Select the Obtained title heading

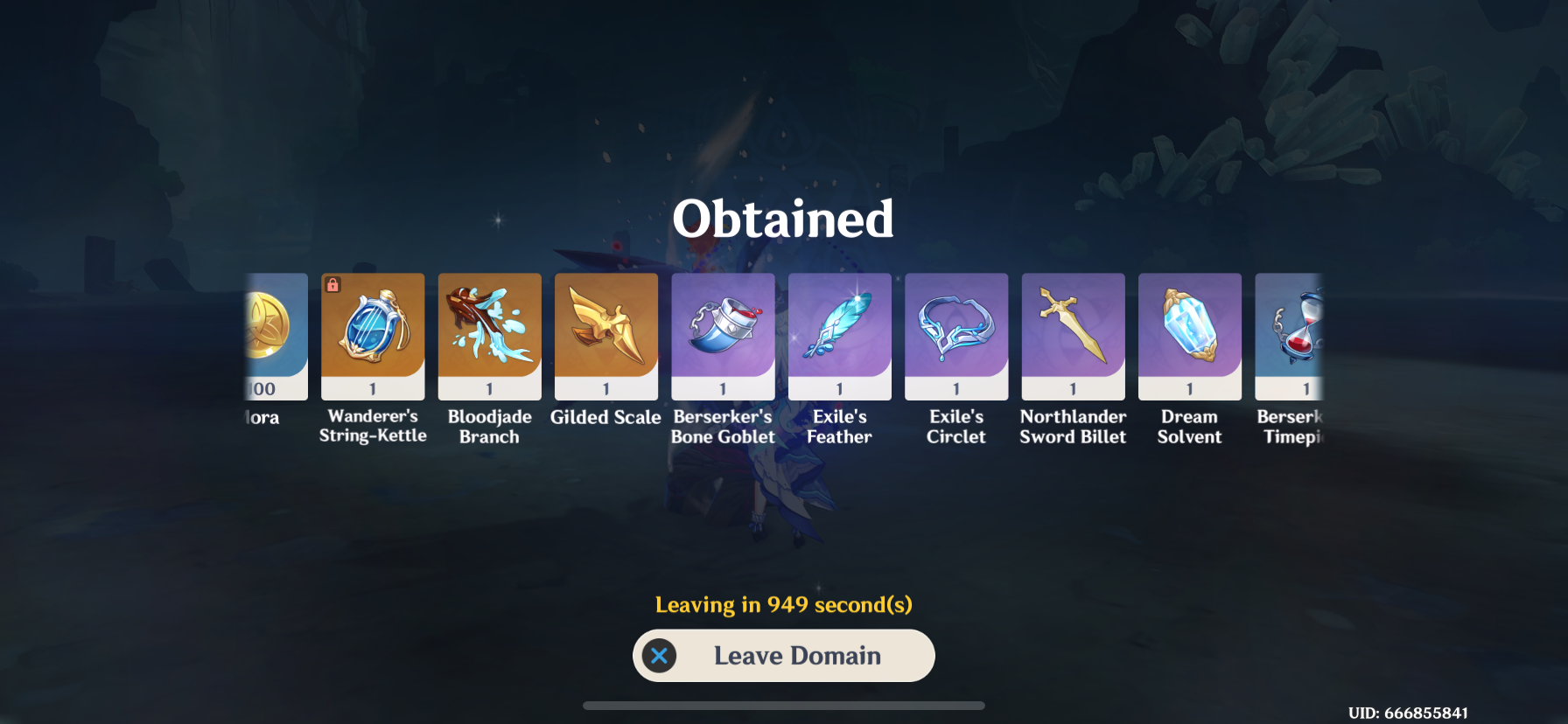pyautogui.click(x=783, y=219)
